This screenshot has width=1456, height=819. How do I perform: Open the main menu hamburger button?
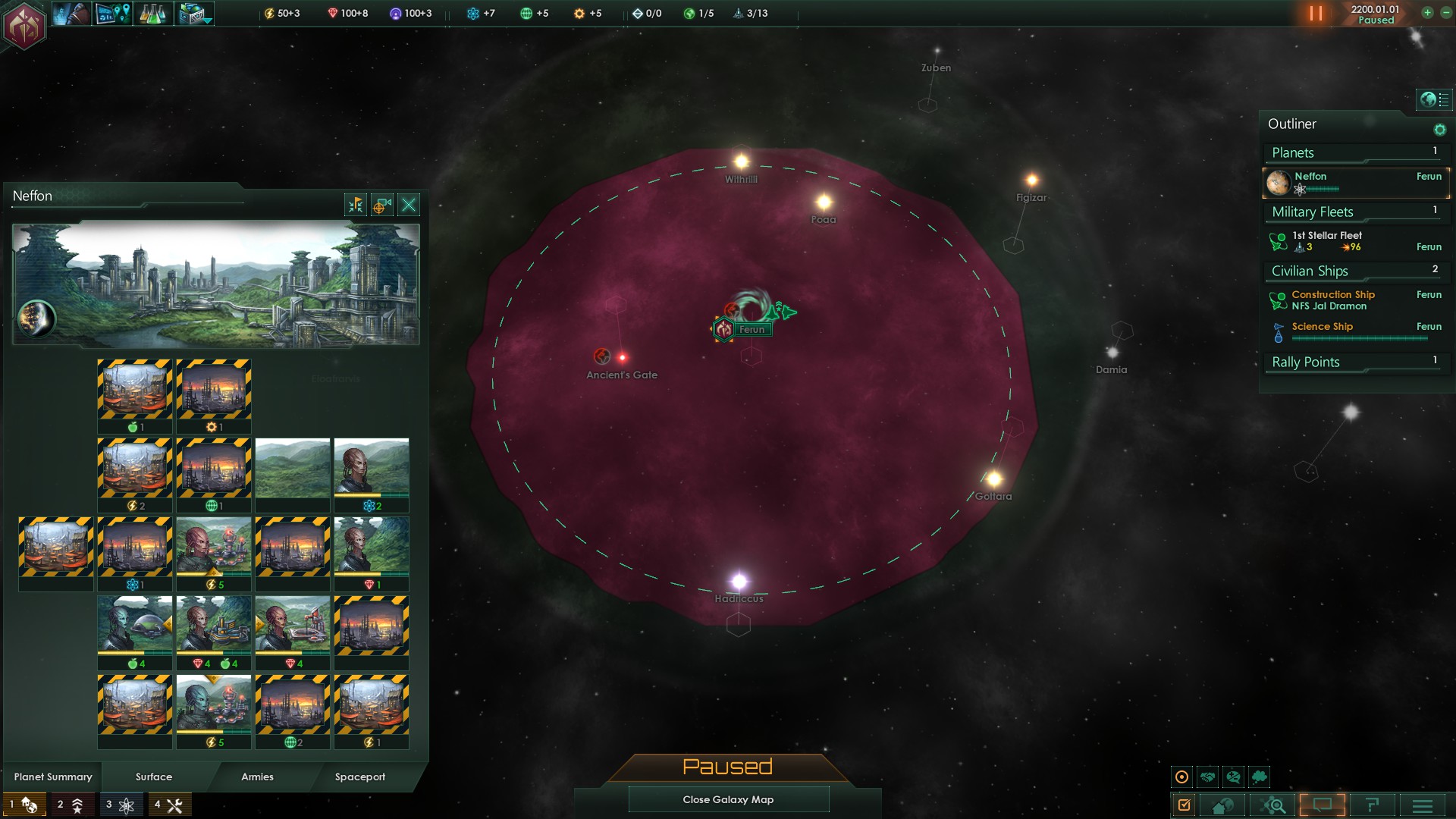(1423, 805)
